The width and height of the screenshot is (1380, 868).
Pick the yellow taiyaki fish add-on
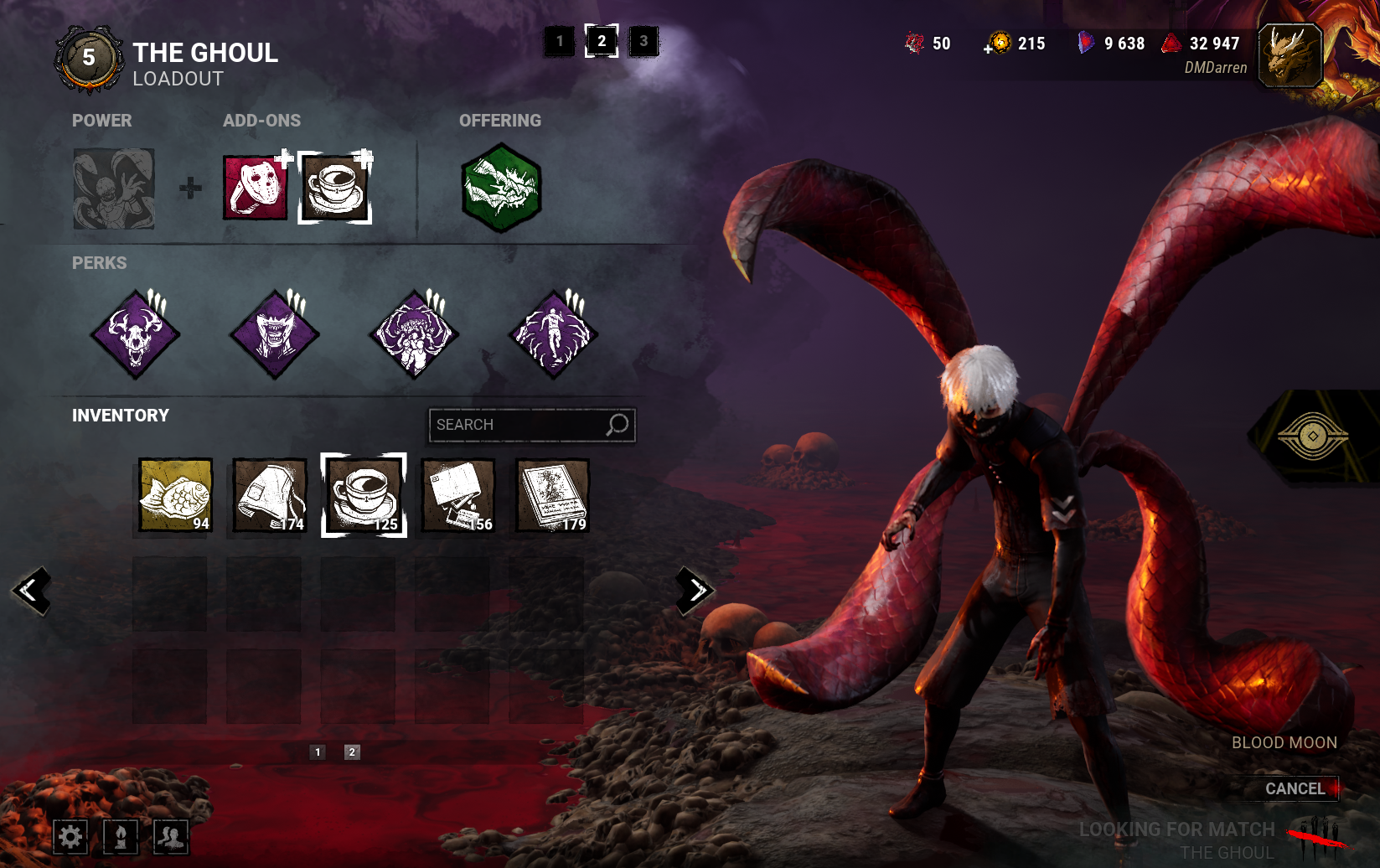tap(176, 495)
